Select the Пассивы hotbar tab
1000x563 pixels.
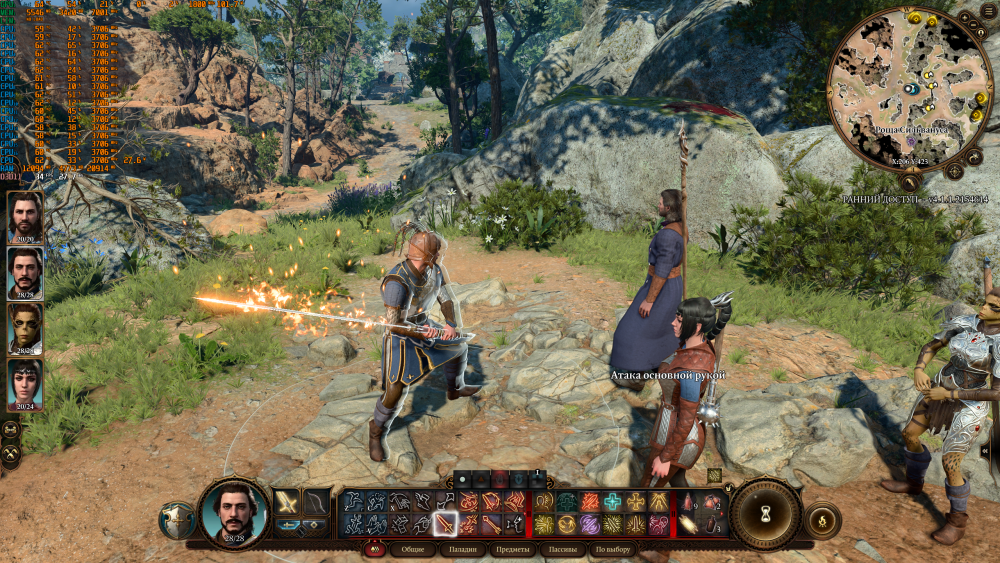pyautogui.click(x=564, y=549)
